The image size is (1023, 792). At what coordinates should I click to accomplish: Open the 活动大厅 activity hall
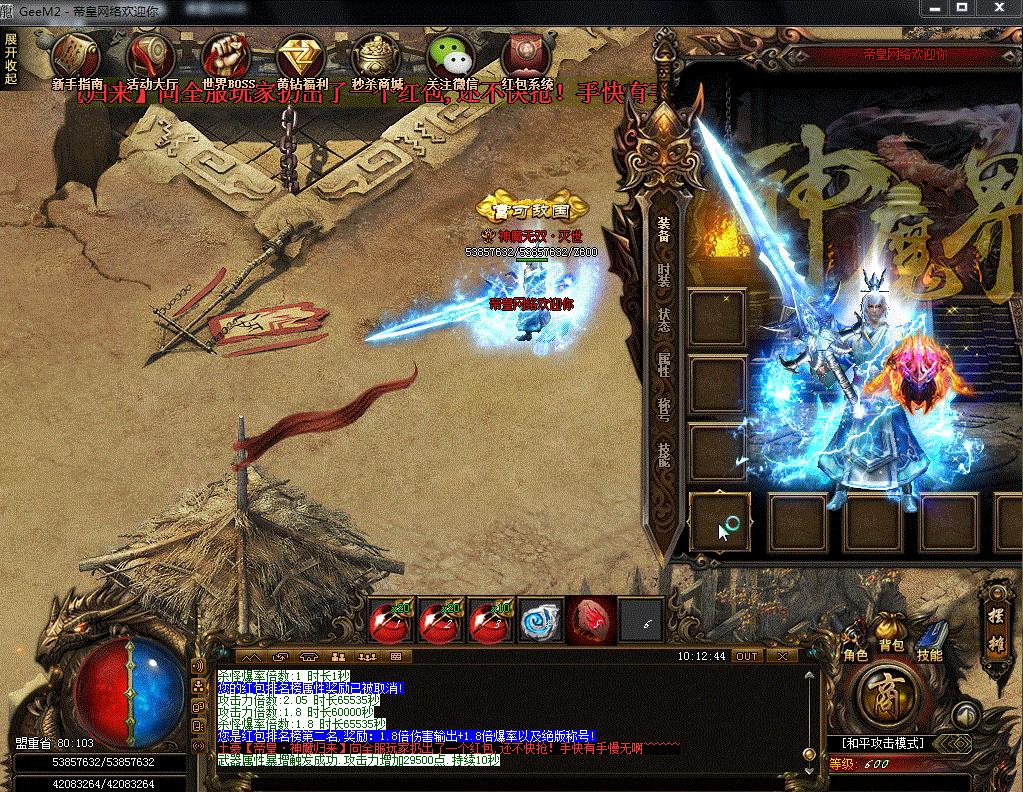pos(152,56)
